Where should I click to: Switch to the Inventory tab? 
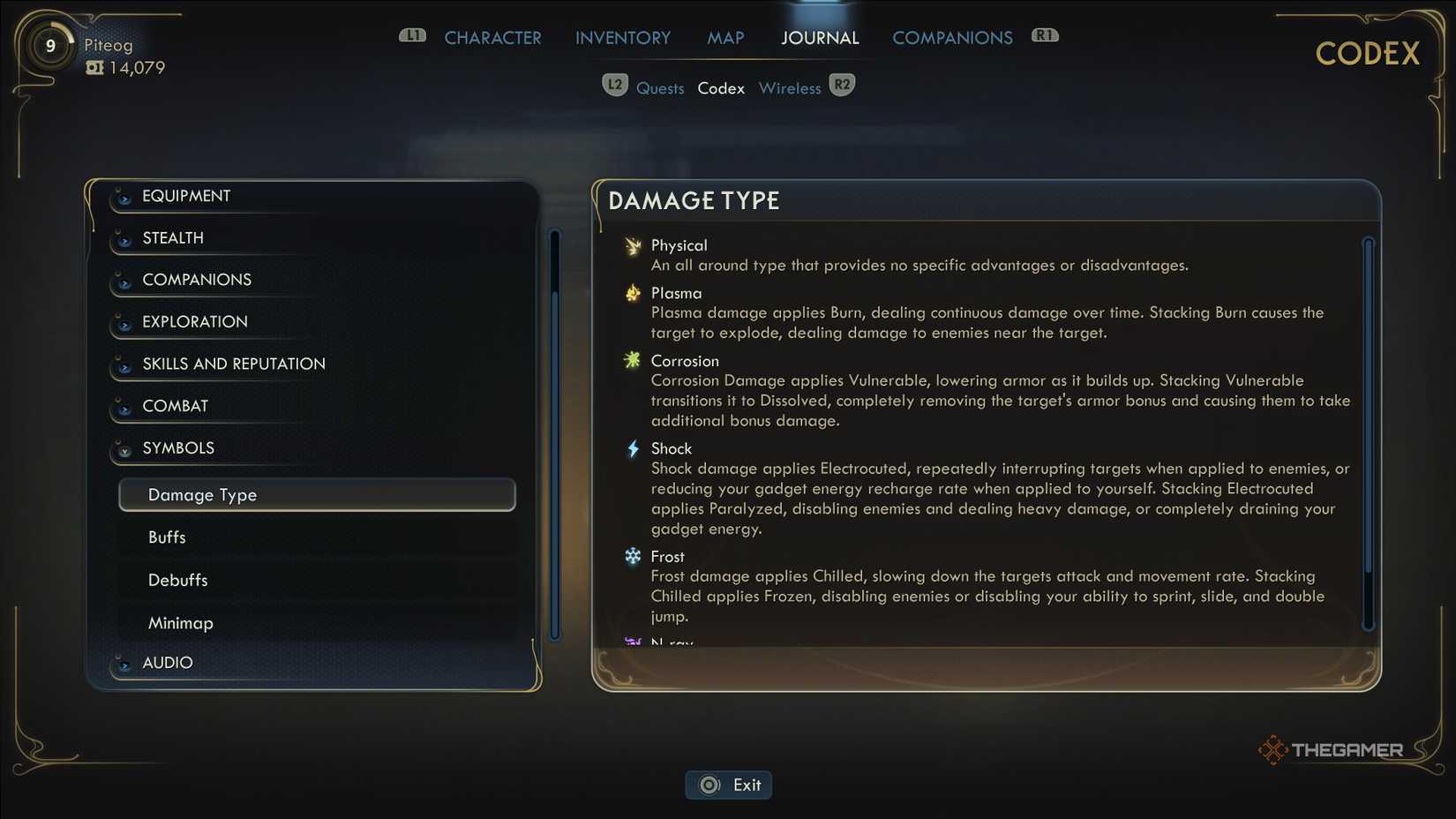tap(622, 37)
